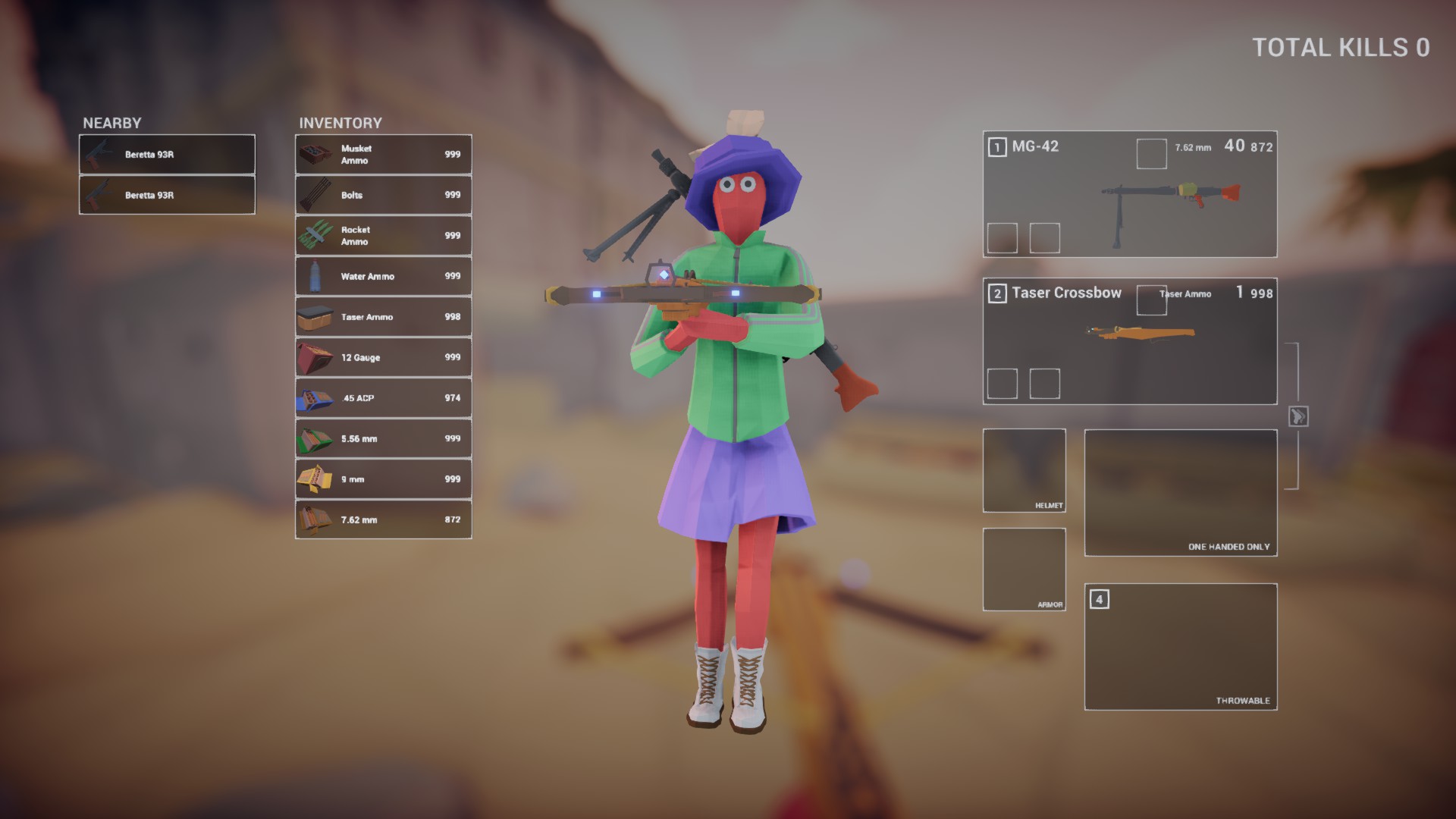Select Water Ammo in the inventory

point(383,276)
